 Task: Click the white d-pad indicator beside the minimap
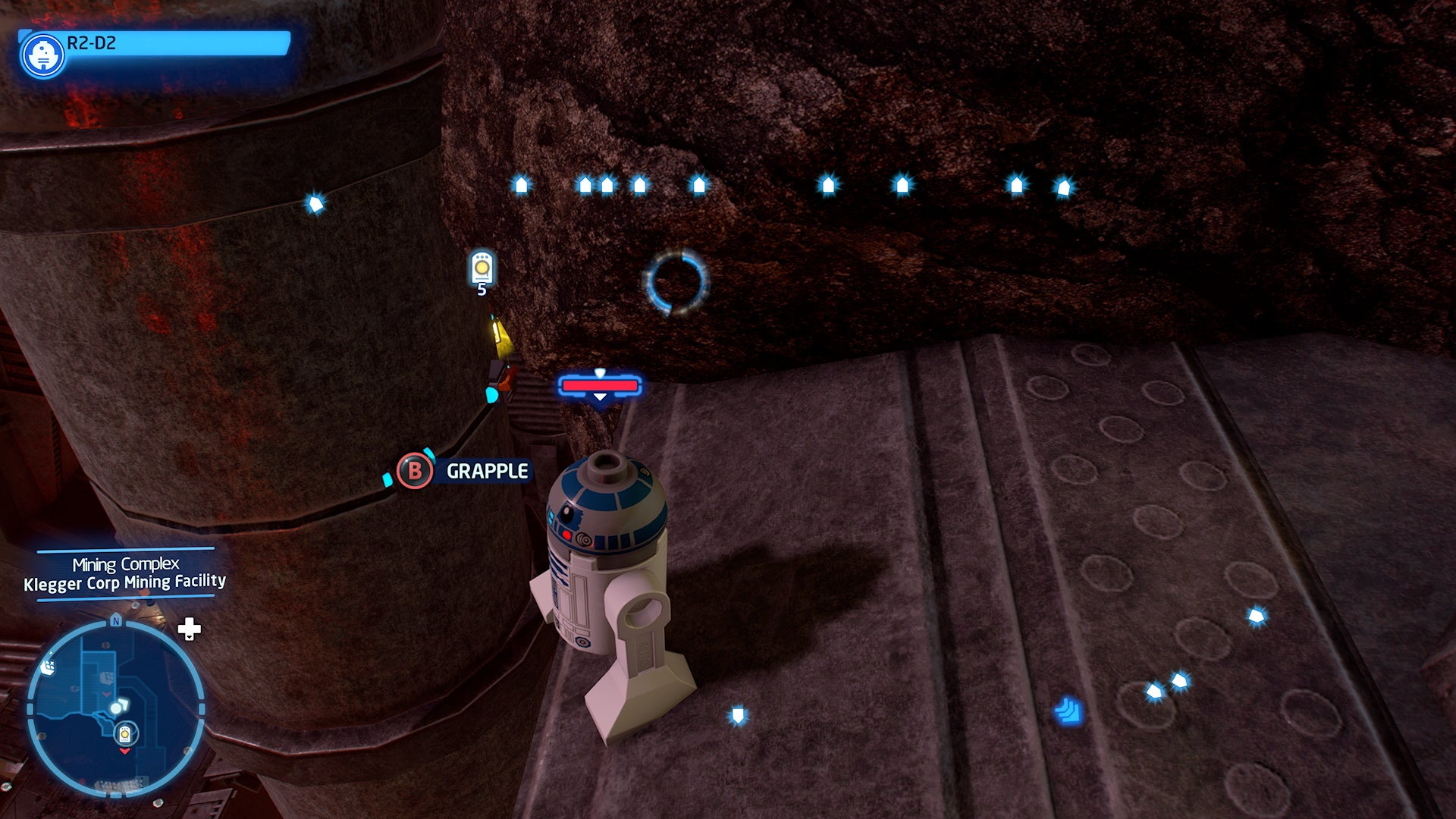tap(190, 628)
